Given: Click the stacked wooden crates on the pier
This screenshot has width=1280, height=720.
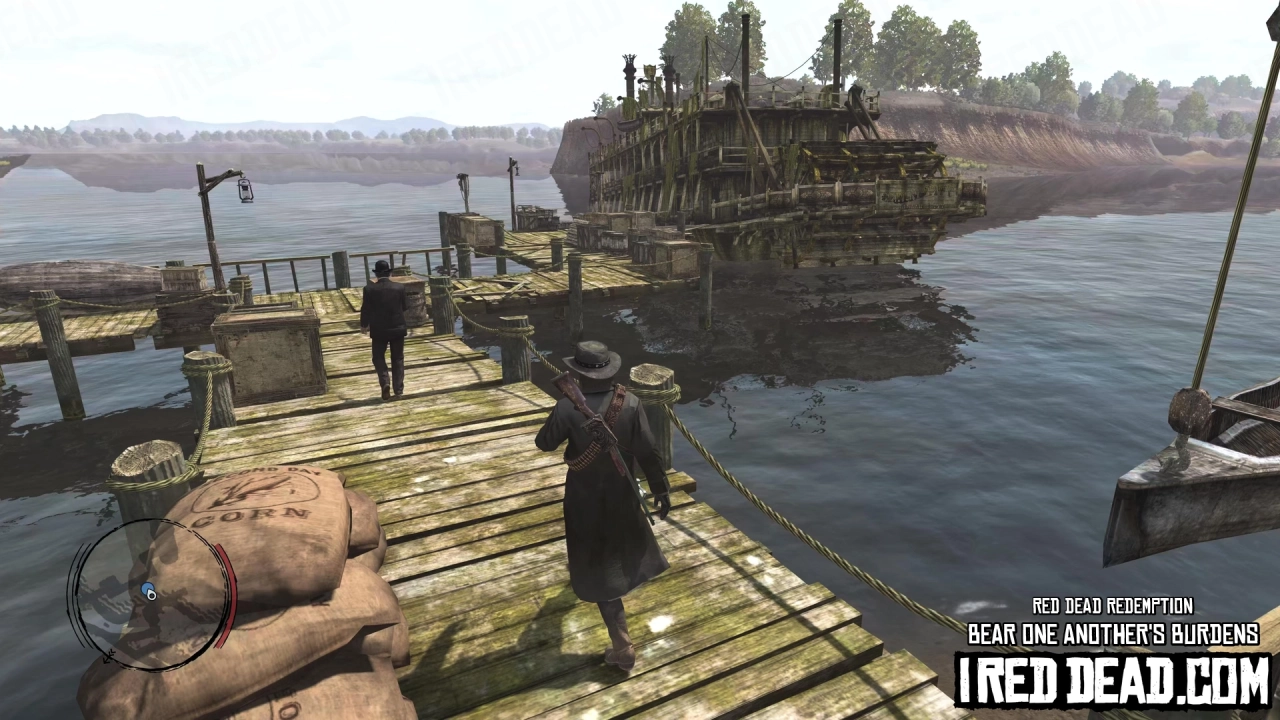Looking at the screenshot, I should [x=268, y=350].
